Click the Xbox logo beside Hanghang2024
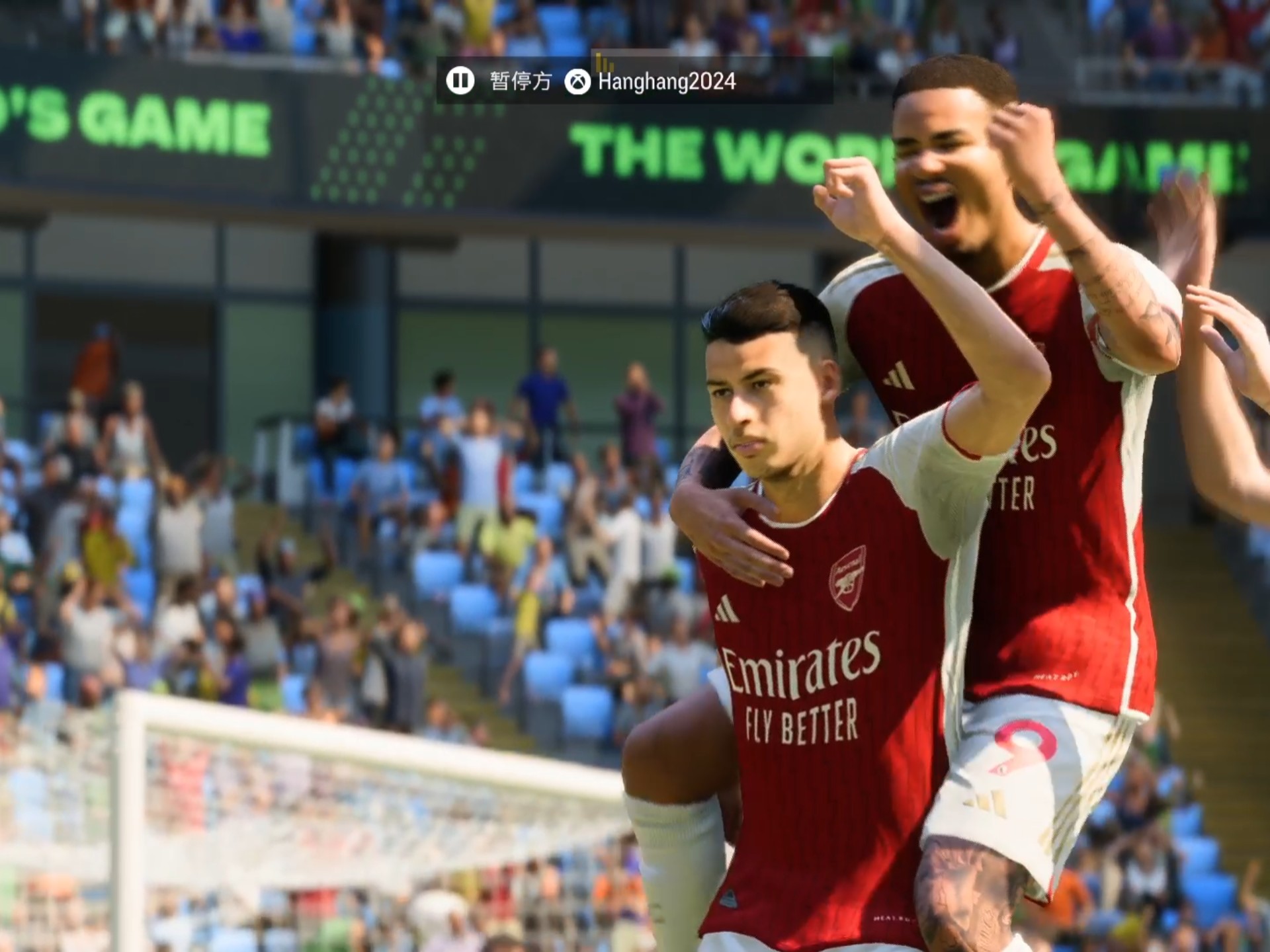This screenshot has height=952, width=1270. point(577,82)
